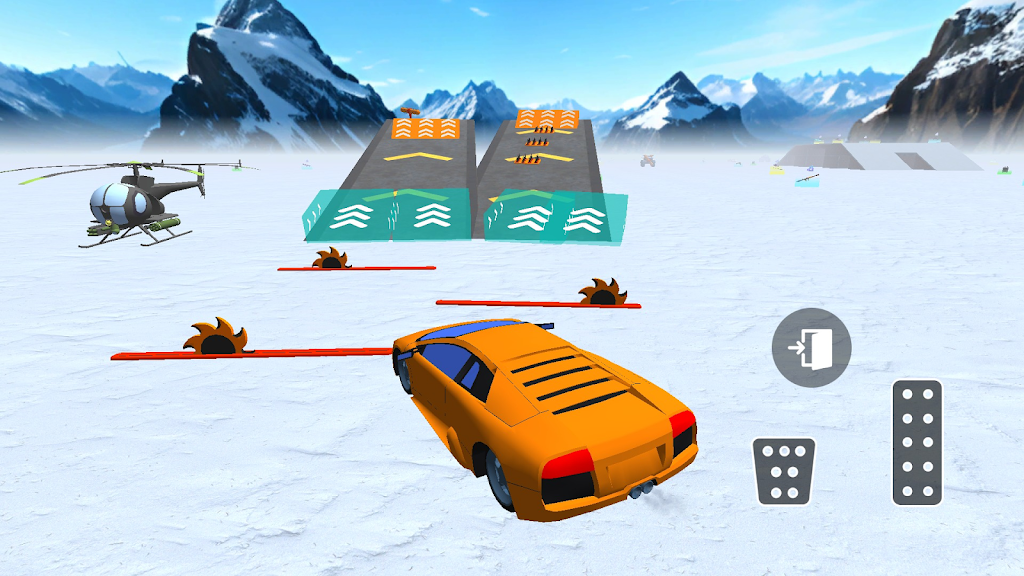Step on the tall gas pedal
Viewport: 1024px width, 576px height.
click(917, 442)
